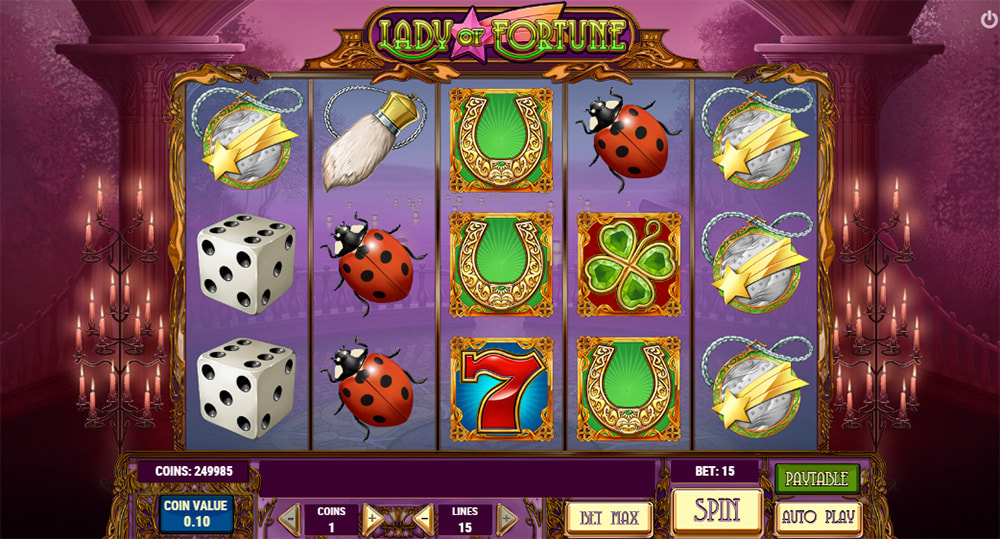Start Auto Play
This screenshot has width=1000, height=539.
coord(817,518)
